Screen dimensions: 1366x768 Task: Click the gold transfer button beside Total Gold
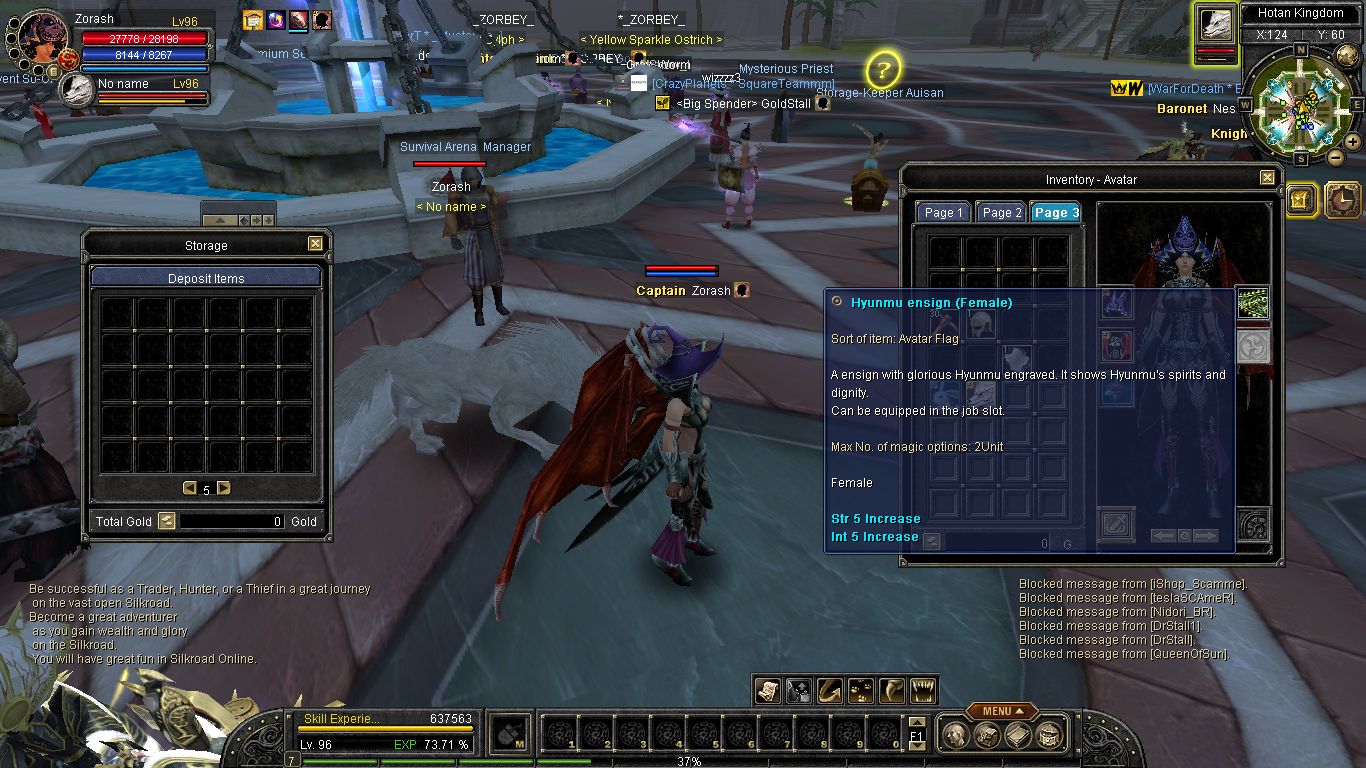click(x=167, y=521)
